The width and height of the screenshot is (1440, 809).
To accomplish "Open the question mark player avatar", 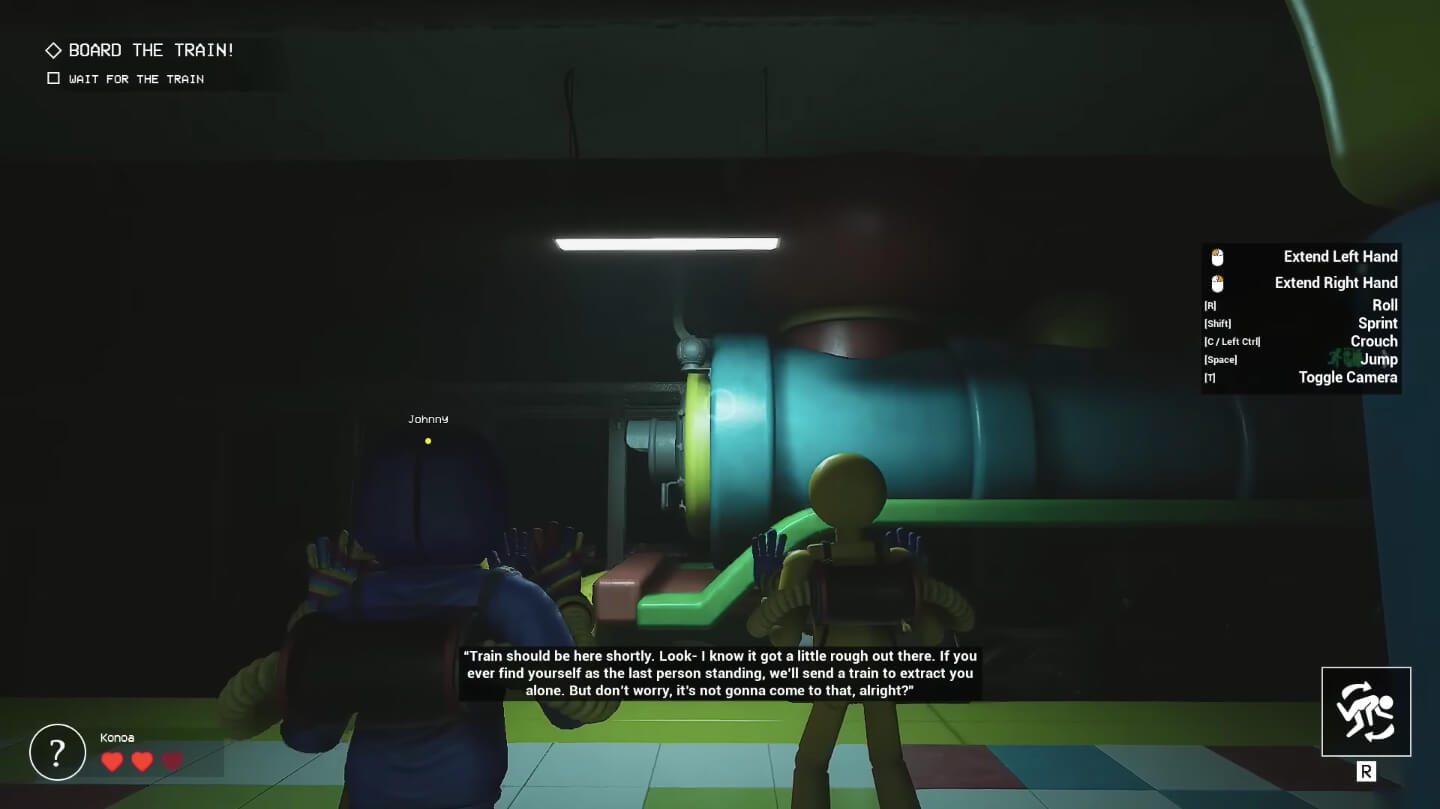I will tap(57, 752).
